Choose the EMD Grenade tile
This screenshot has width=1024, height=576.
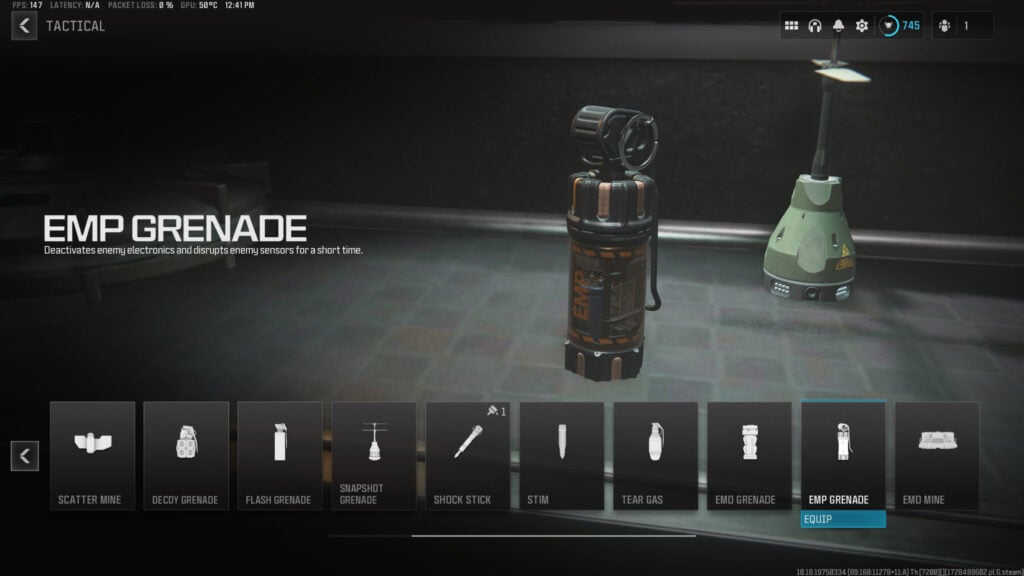750,455
